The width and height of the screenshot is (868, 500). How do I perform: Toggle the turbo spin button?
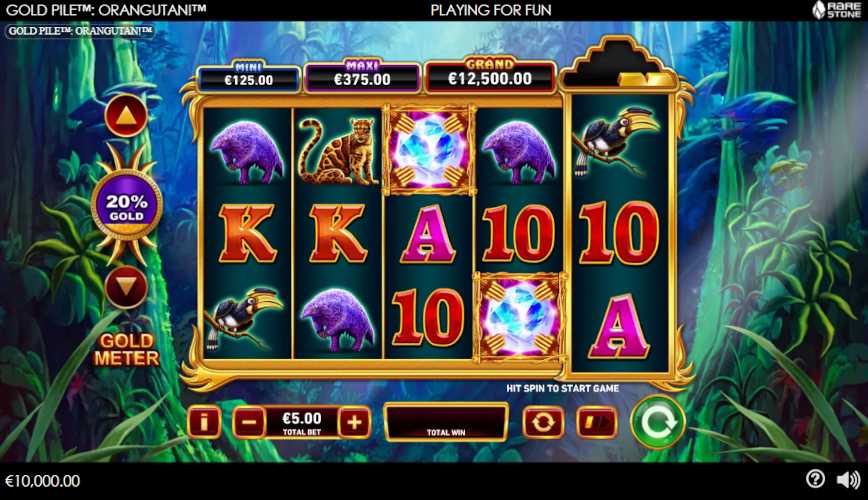(598, 422)
